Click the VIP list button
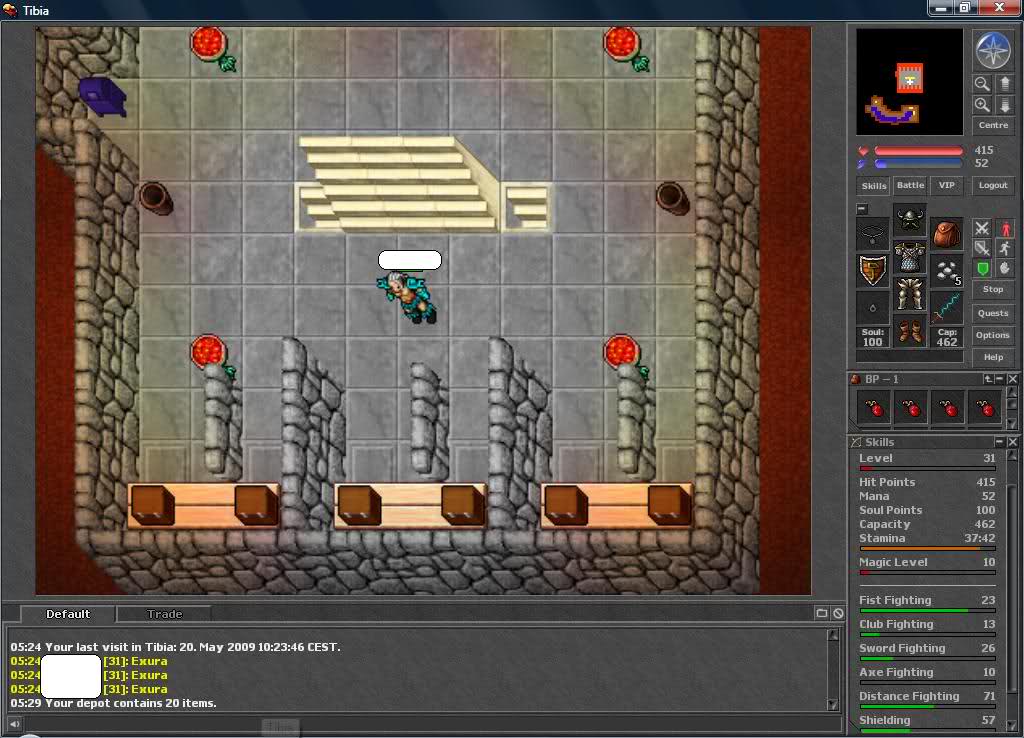The height and width of the screenshot is (738, 1024). click(946, 186)
